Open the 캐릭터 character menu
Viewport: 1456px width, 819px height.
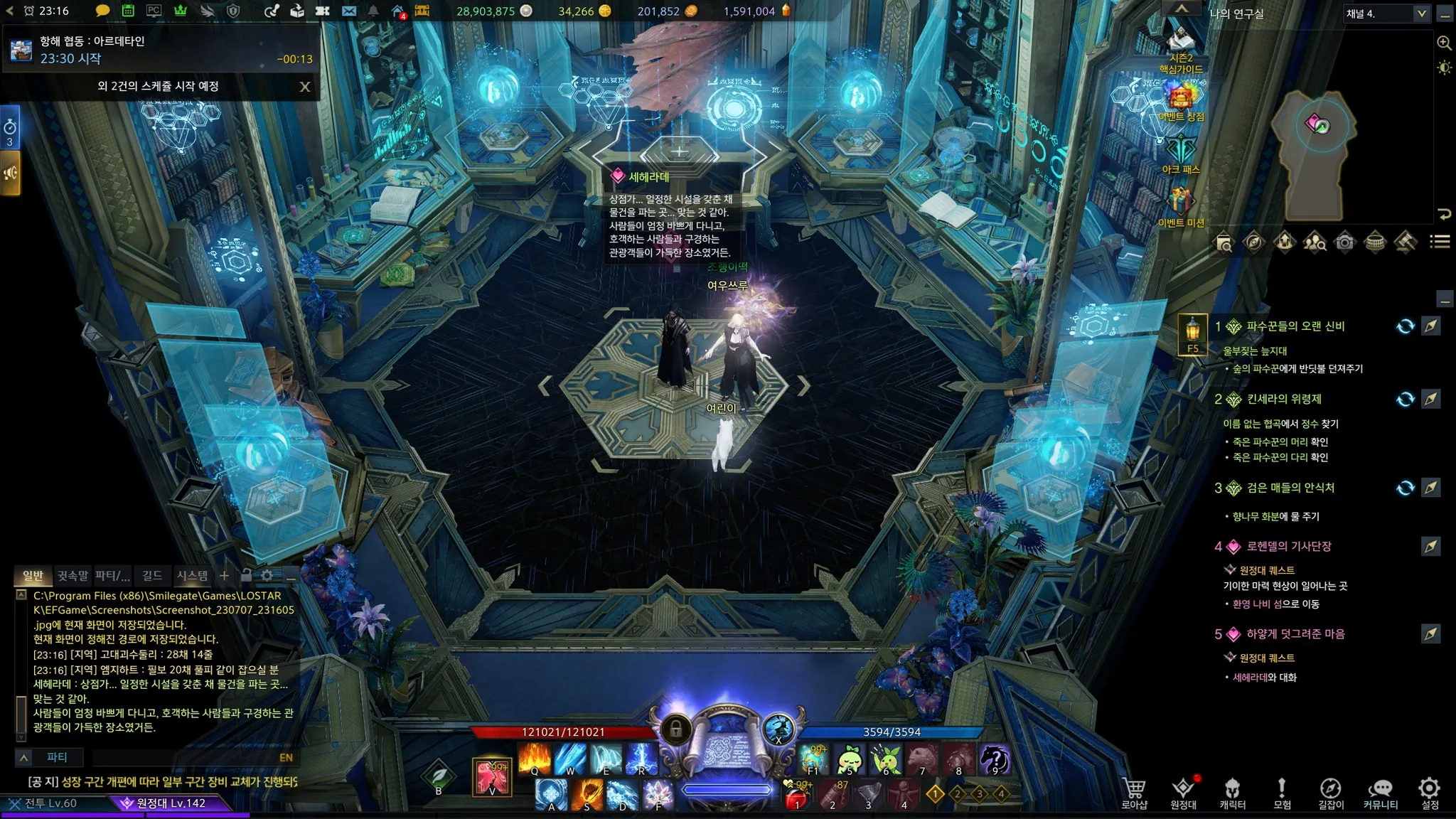[1232, 793]
